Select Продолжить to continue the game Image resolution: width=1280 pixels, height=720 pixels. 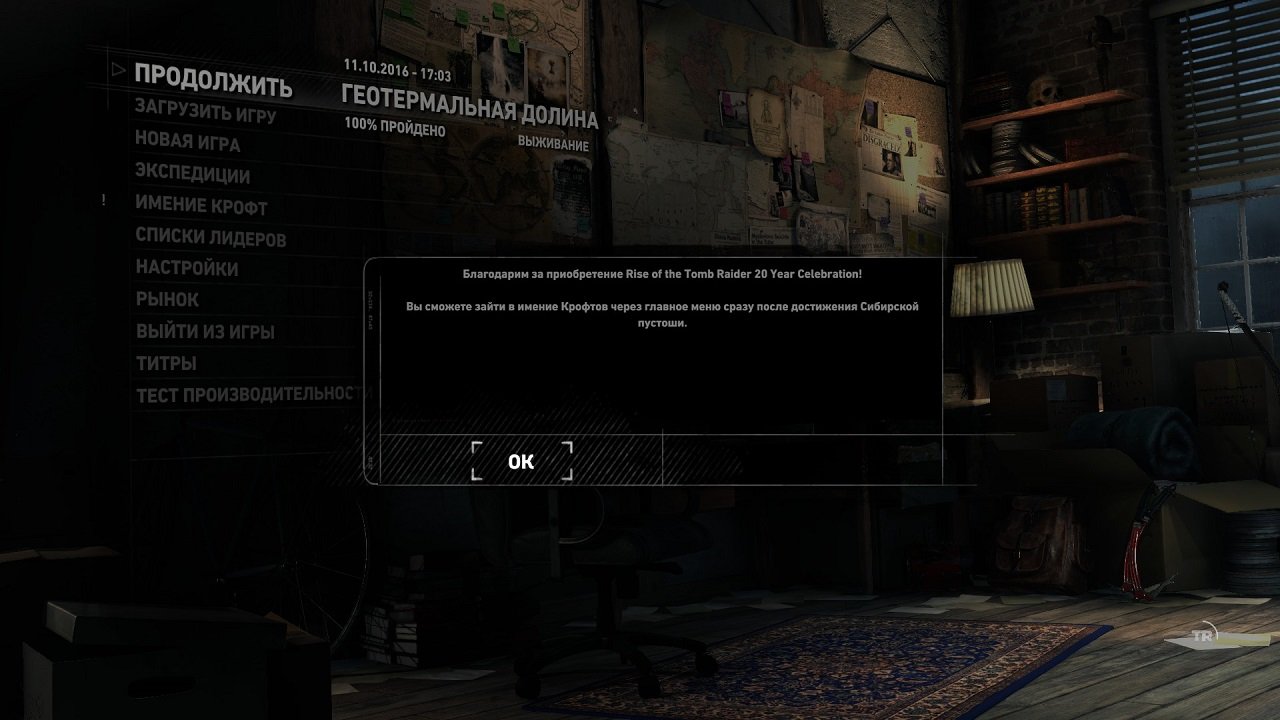coord(213,81)
